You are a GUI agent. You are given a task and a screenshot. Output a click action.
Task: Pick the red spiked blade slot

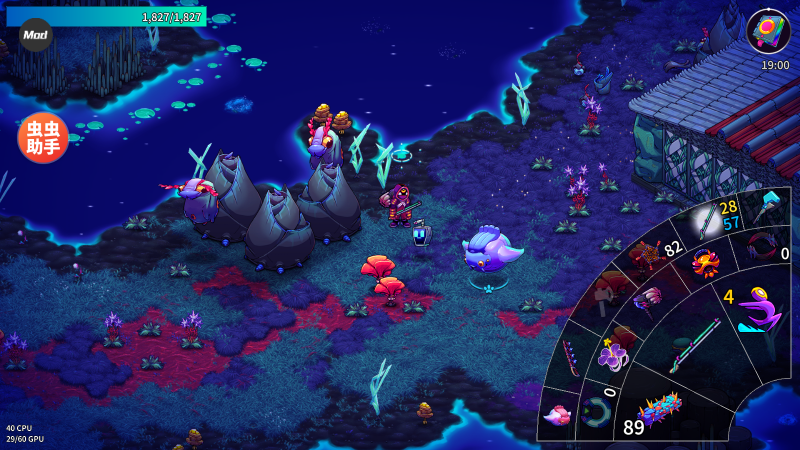pos(571,357)
